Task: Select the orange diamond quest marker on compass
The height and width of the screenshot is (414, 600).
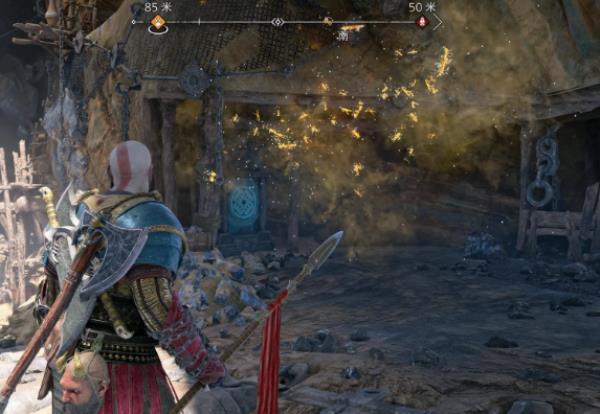Action: coord(157,21)
